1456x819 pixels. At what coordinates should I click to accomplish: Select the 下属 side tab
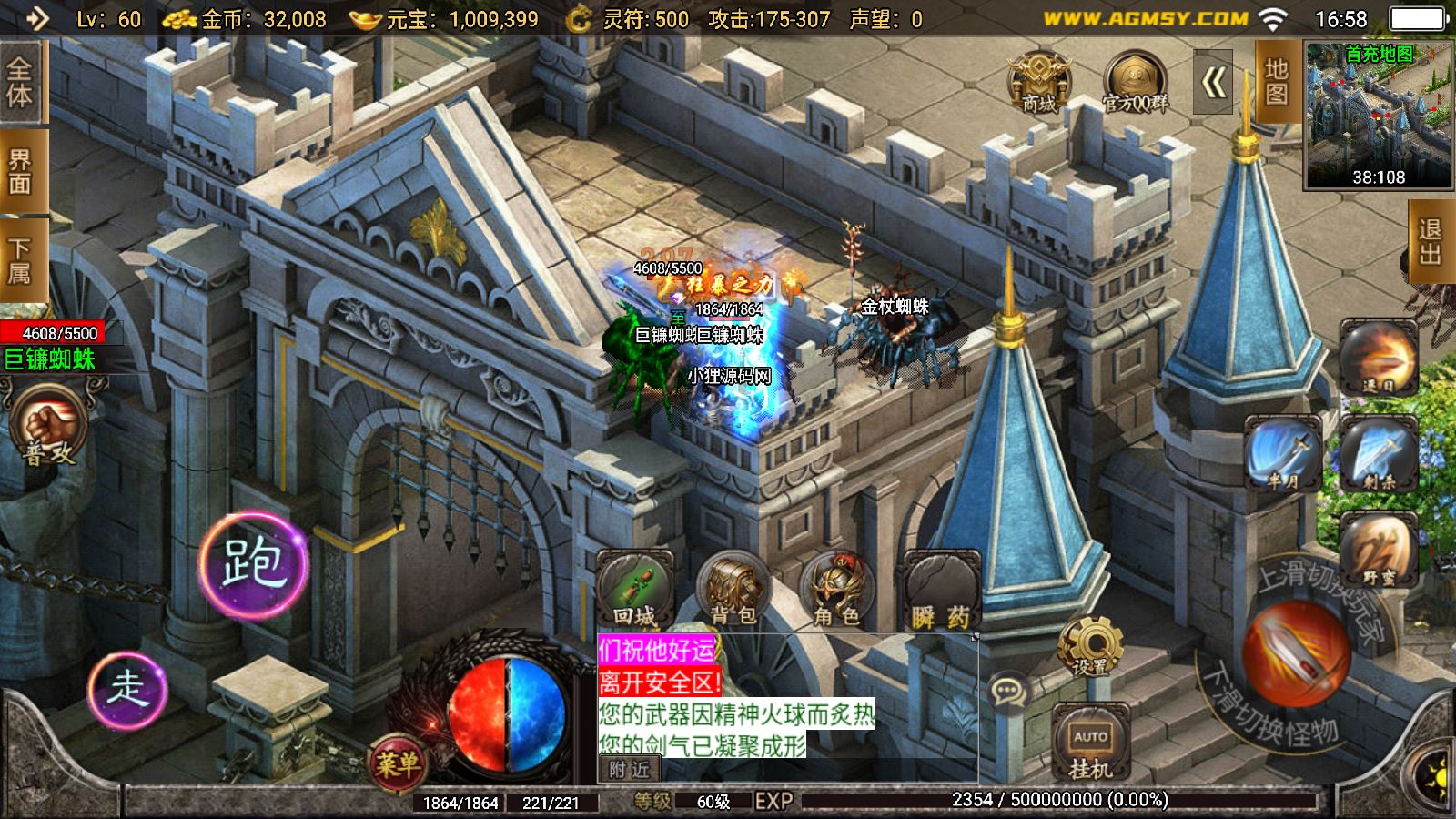[20, 260]
